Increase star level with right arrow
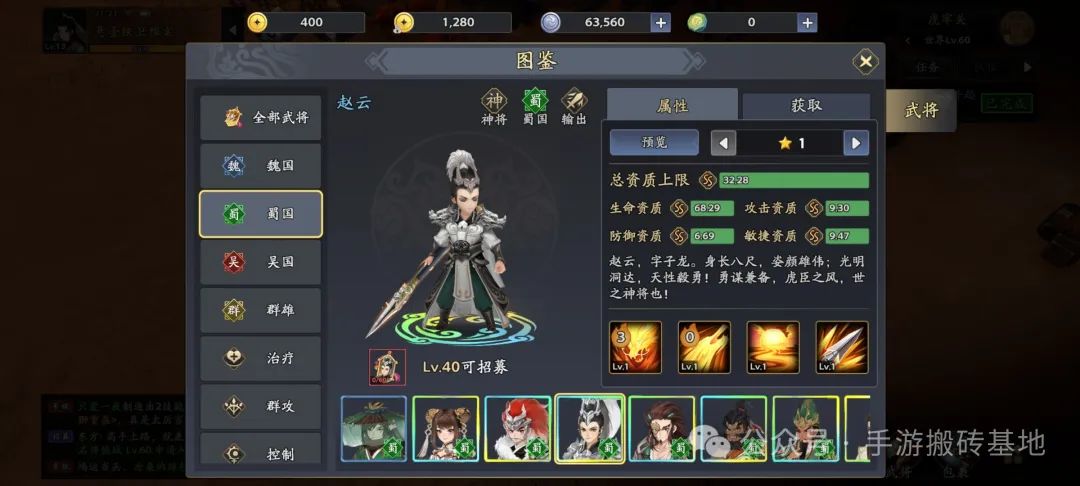1080x486 pixels. coord(855,143)
